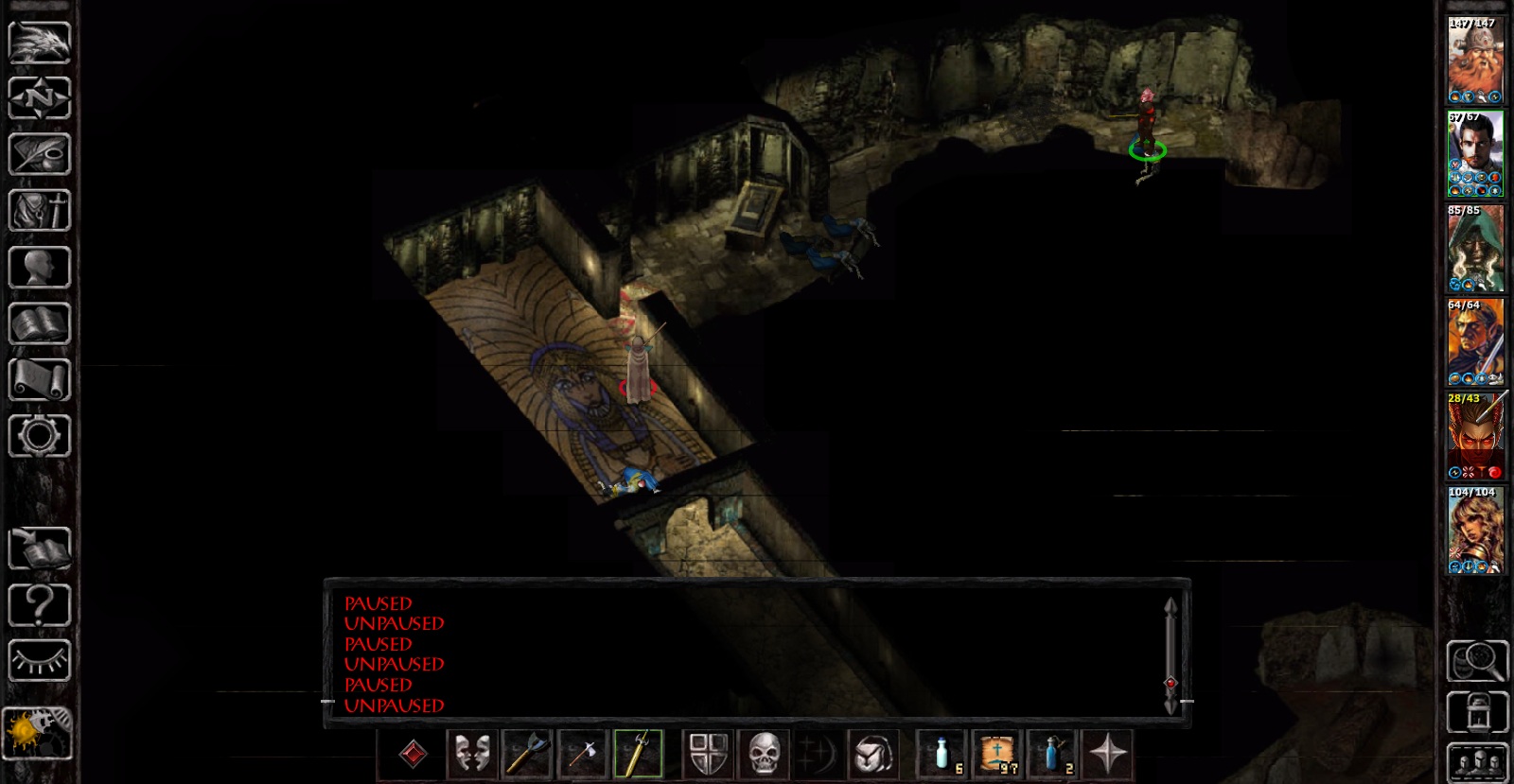Open the priest scroll page
1514x784 pixels.
pyautogui.click(x=40, y=380)
